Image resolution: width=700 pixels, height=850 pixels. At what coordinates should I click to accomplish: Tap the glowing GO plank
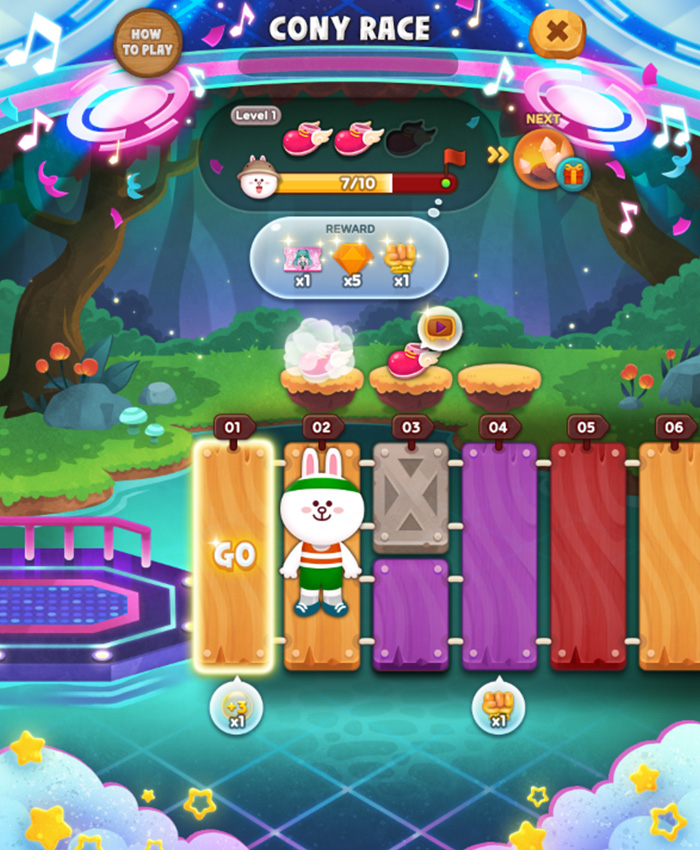click(234, 555)
